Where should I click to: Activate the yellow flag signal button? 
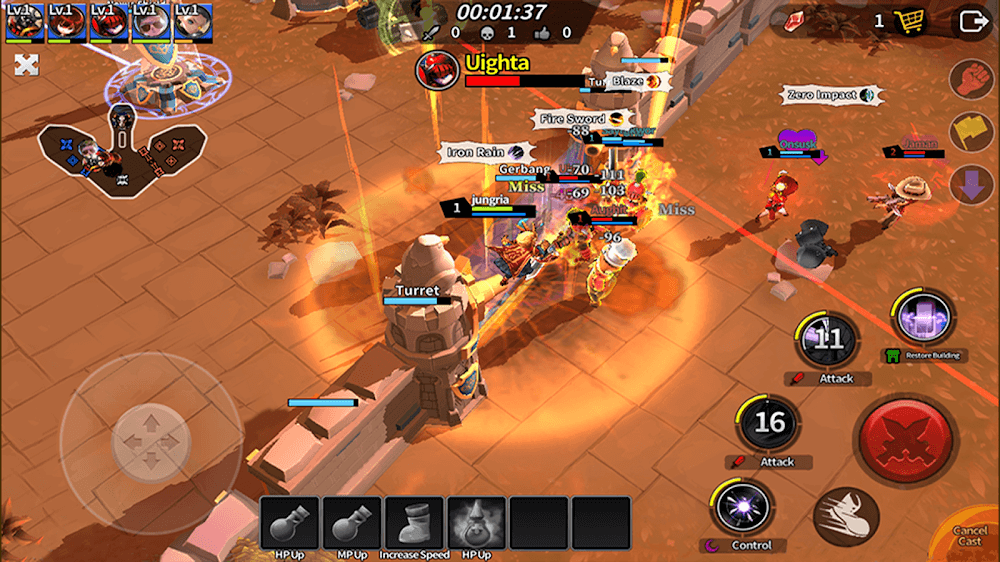pos(970,133)
